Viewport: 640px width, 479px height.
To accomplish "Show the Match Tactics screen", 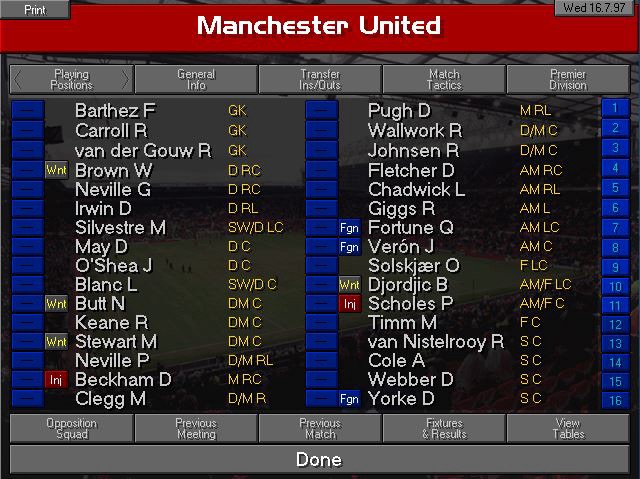I will [444, 80].
